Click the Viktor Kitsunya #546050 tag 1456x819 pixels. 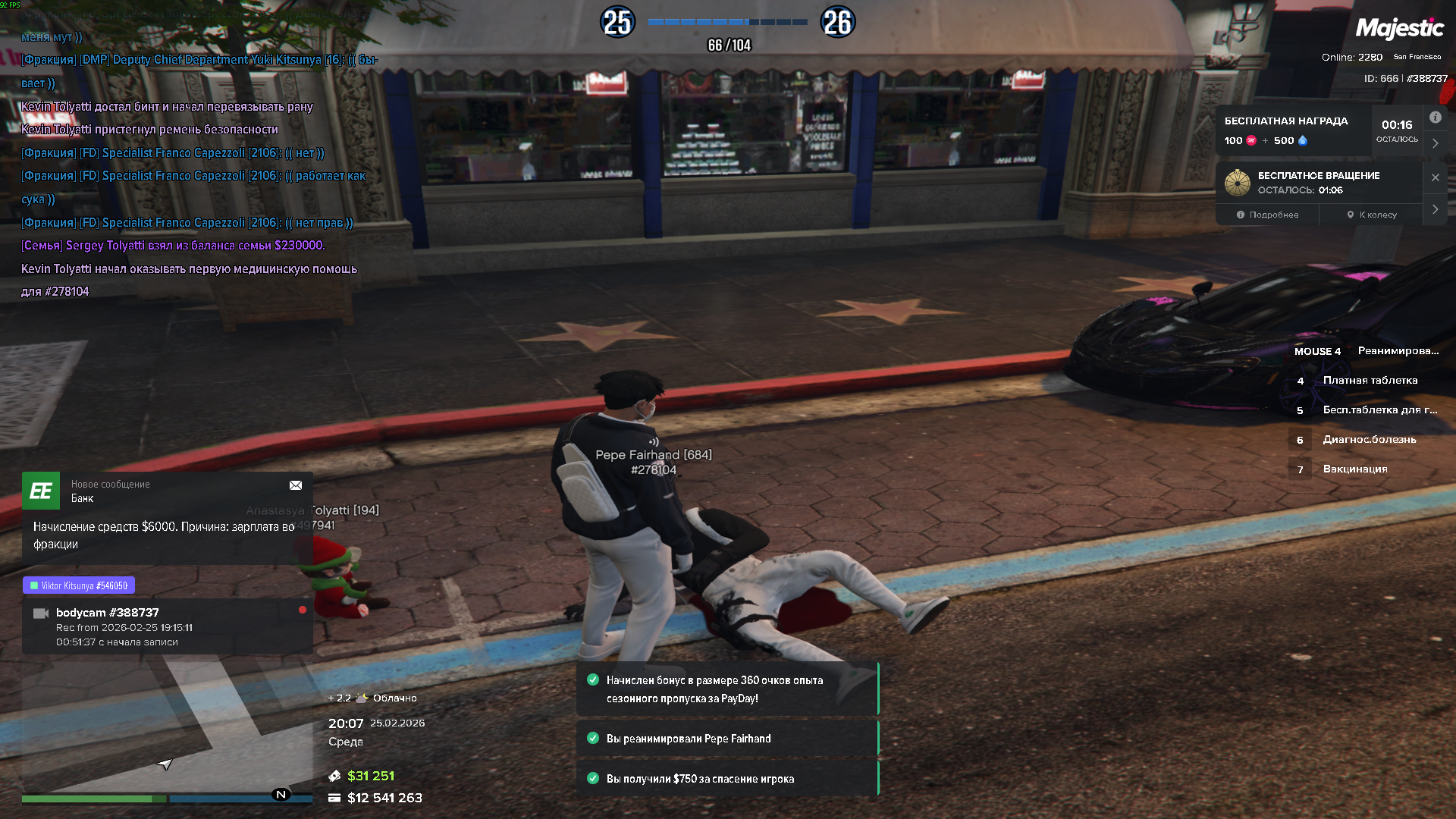tap(79, 585)
